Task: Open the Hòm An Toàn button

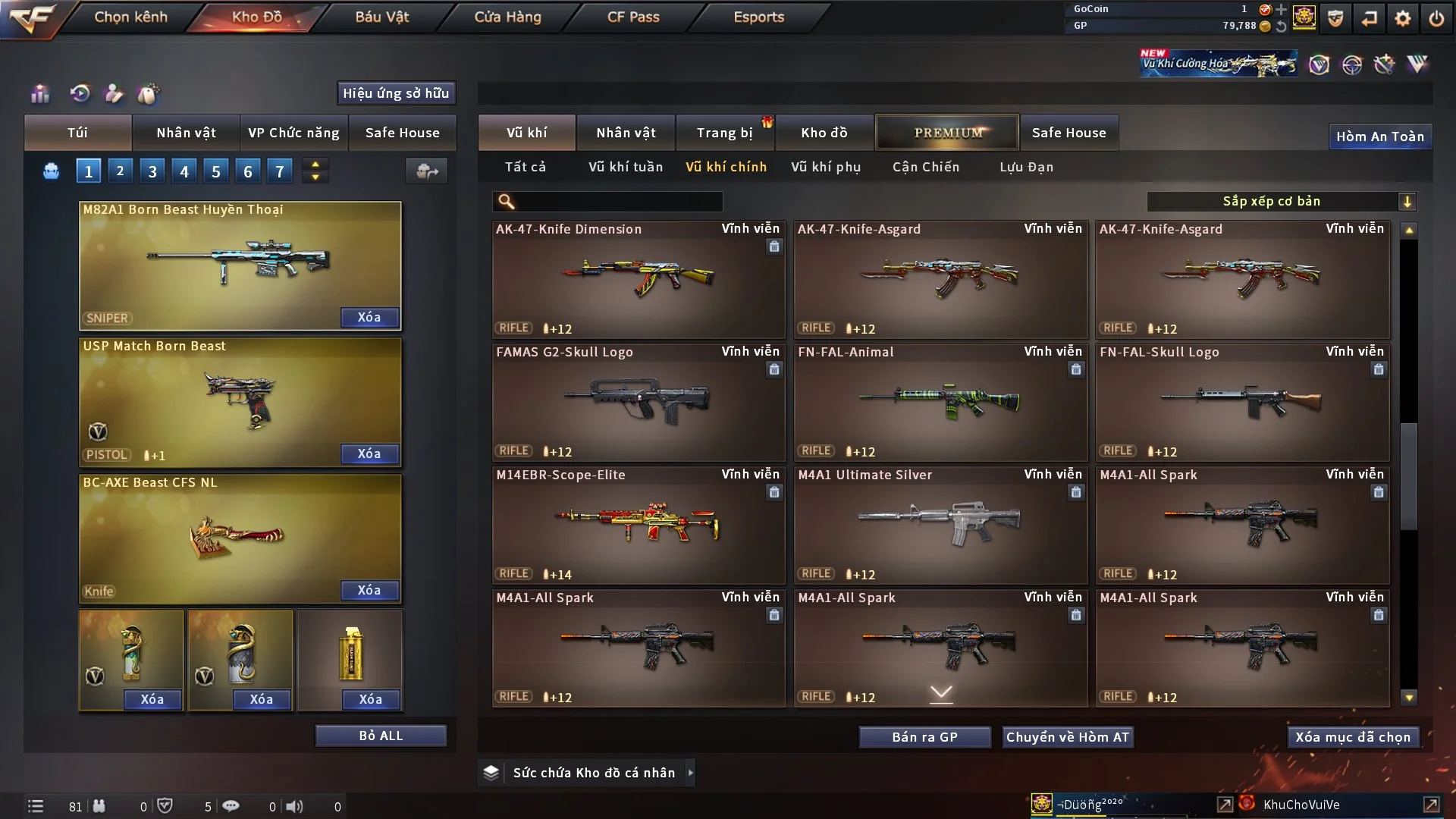Action: (1379, 136)
